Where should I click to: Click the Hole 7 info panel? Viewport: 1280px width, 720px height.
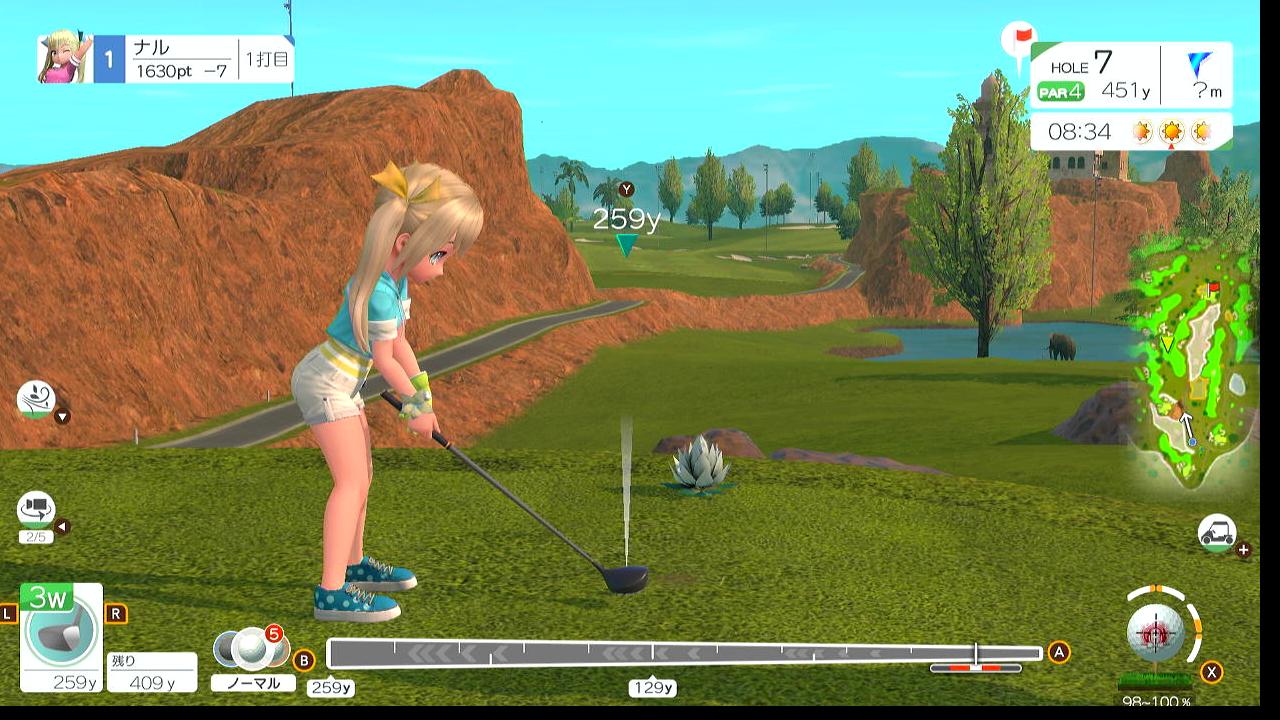(1131, 76)
